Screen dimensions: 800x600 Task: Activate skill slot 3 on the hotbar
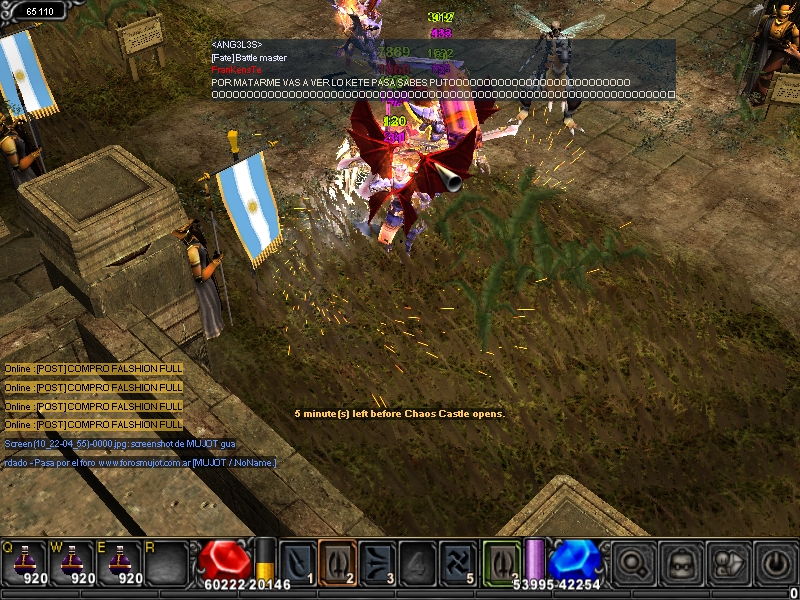[378, 562]
